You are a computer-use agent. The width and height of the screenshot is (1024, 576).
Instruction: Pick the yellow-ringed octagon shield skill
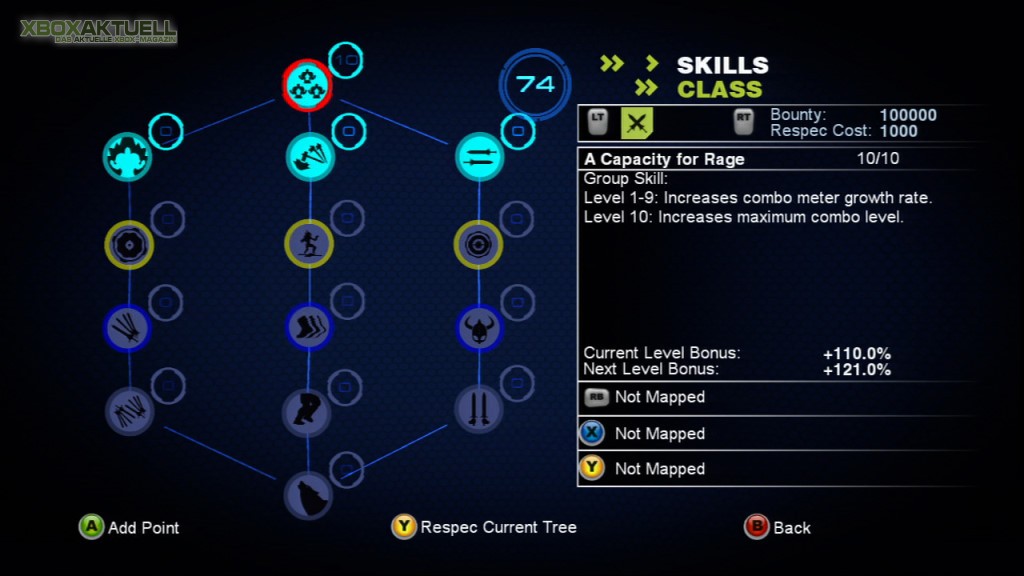(x=129, y=244)
